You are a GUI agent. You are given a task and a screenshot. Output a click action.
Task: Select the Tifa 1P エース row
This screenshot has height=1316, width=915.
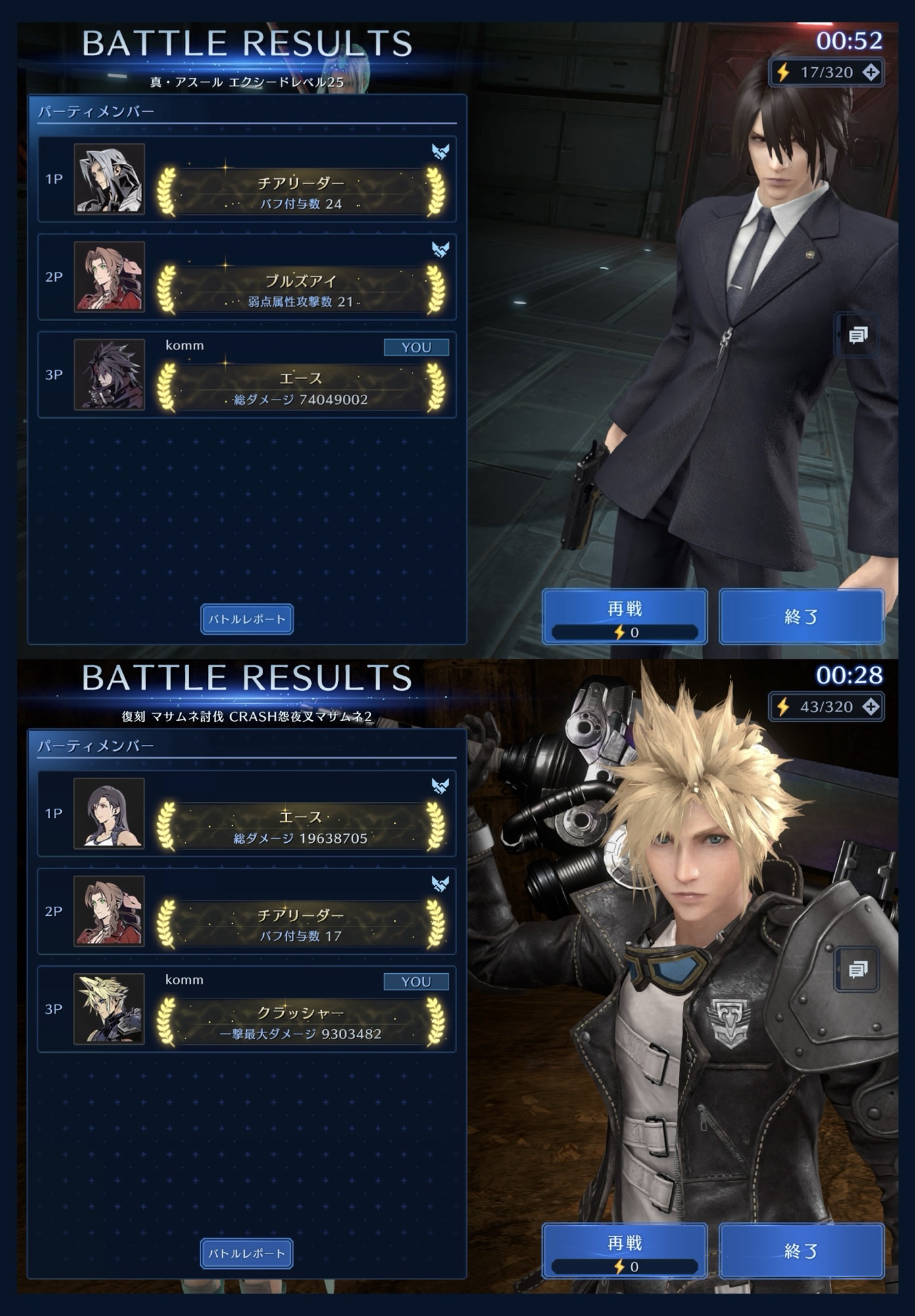tap(247, 814)
